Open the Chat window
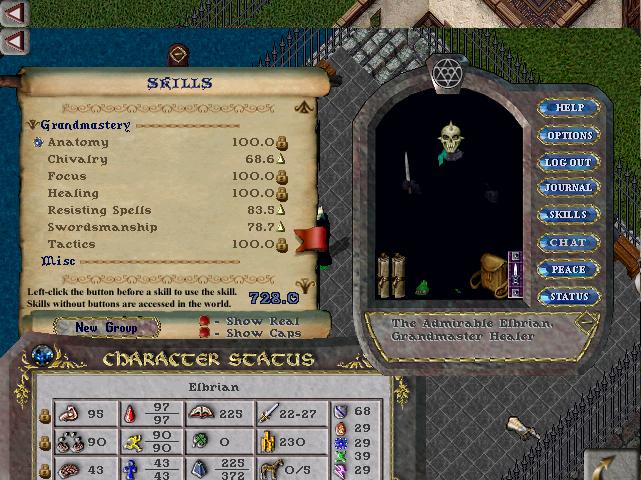Image resolution: width=641 pixels, height=480 pixels. (569, 242)
